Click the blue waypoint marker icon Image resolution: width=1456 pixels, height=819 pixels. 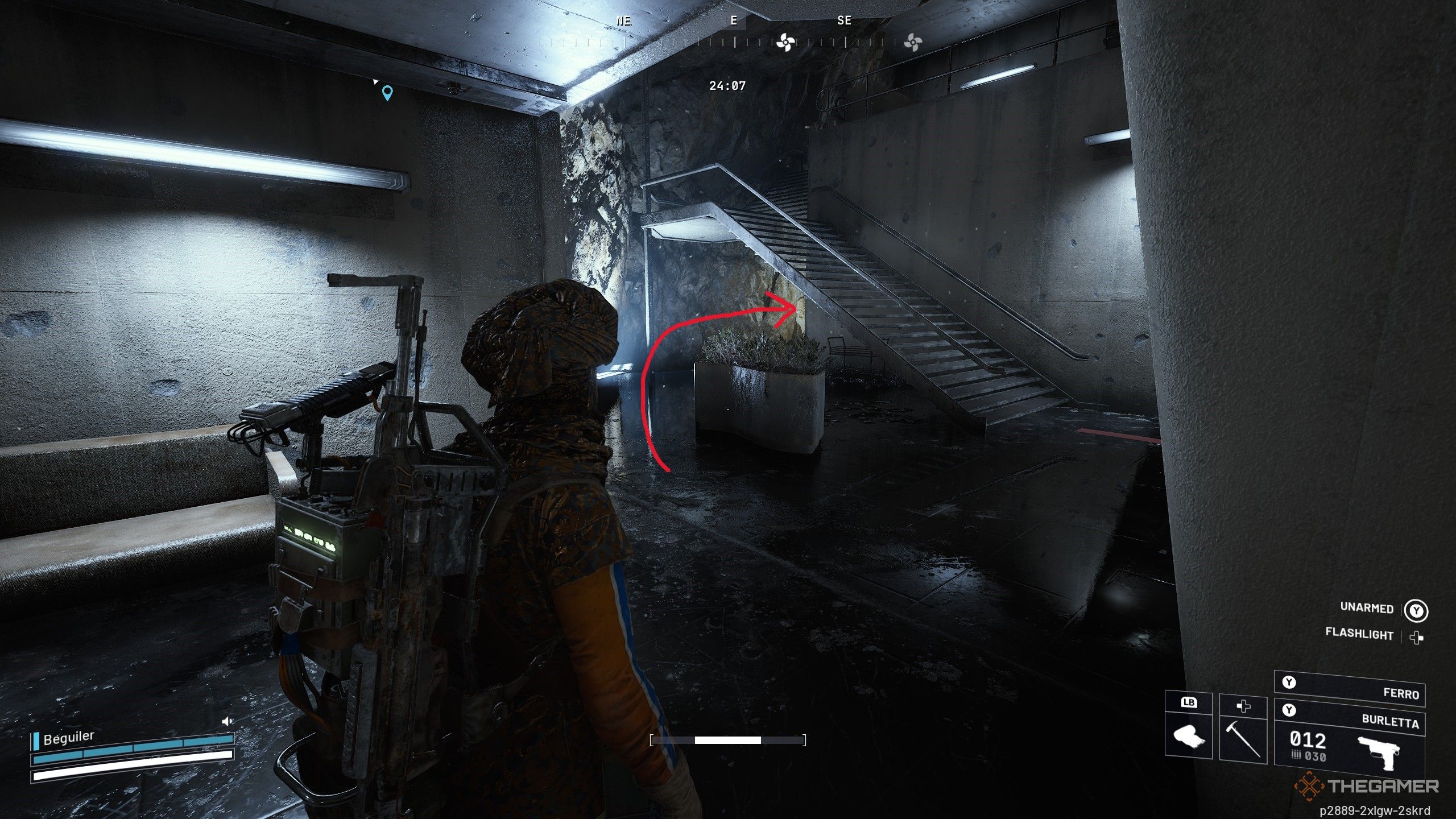click(x=388, y=94)
